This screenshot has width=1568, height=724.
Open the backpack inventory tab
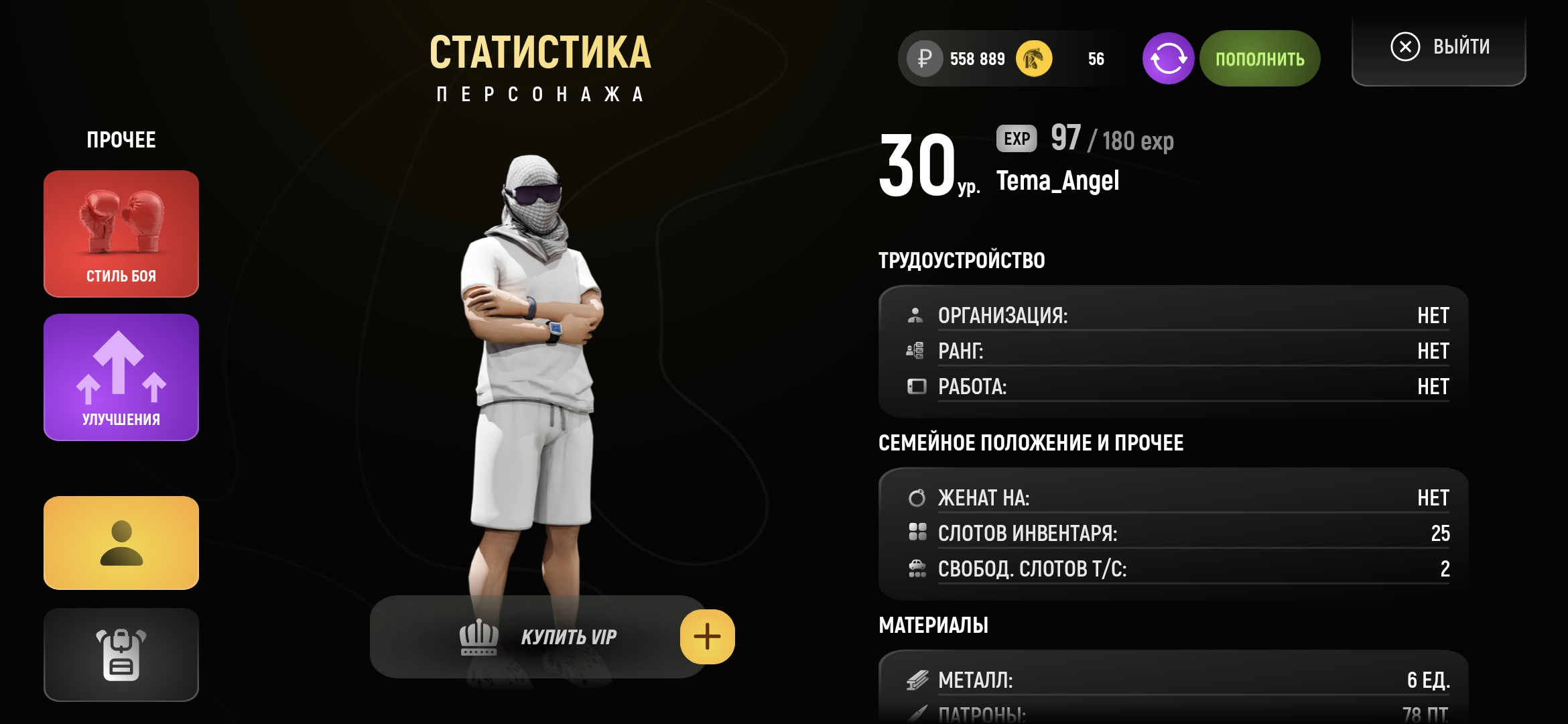coord(121,654)
